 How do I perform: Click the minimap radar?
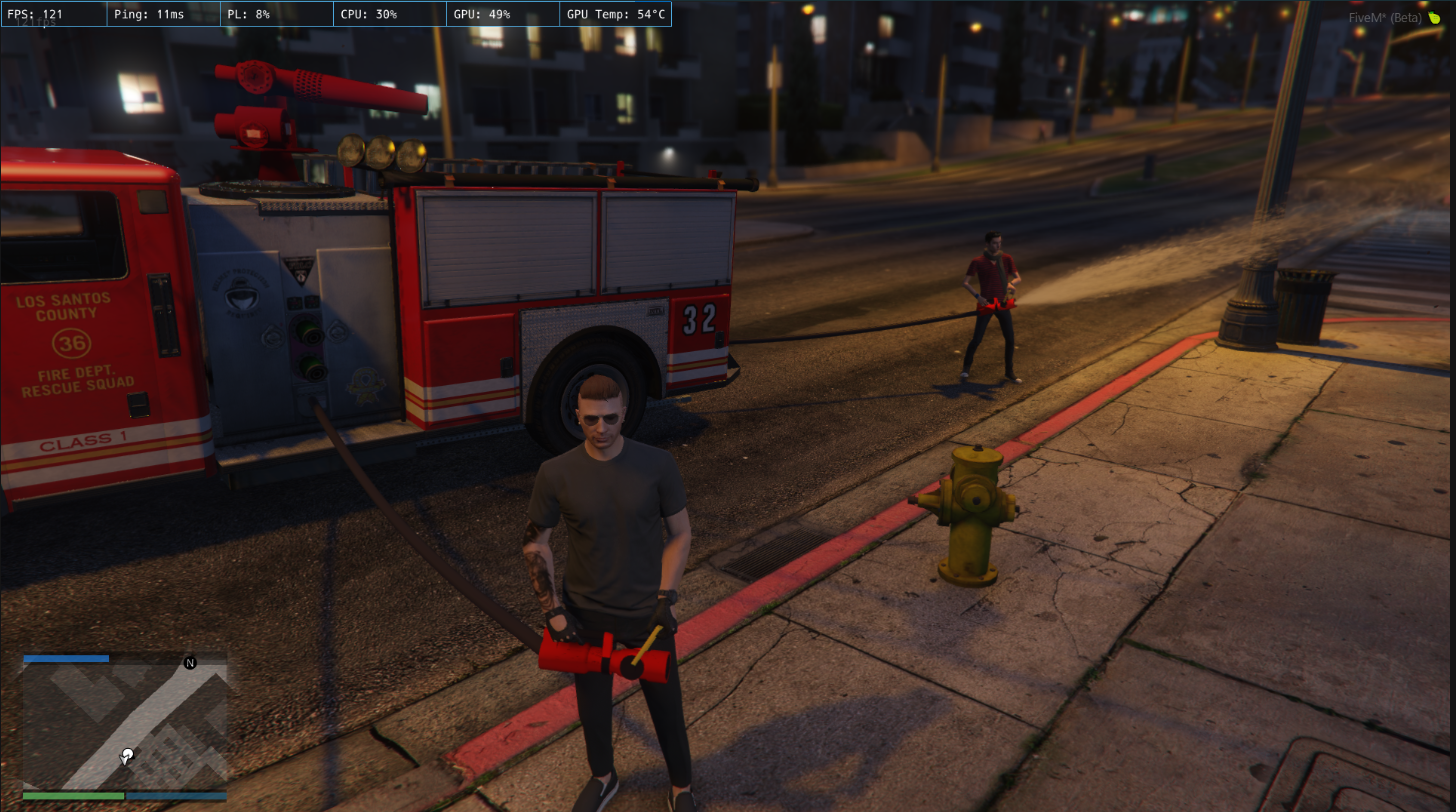(x=125, y=726)
